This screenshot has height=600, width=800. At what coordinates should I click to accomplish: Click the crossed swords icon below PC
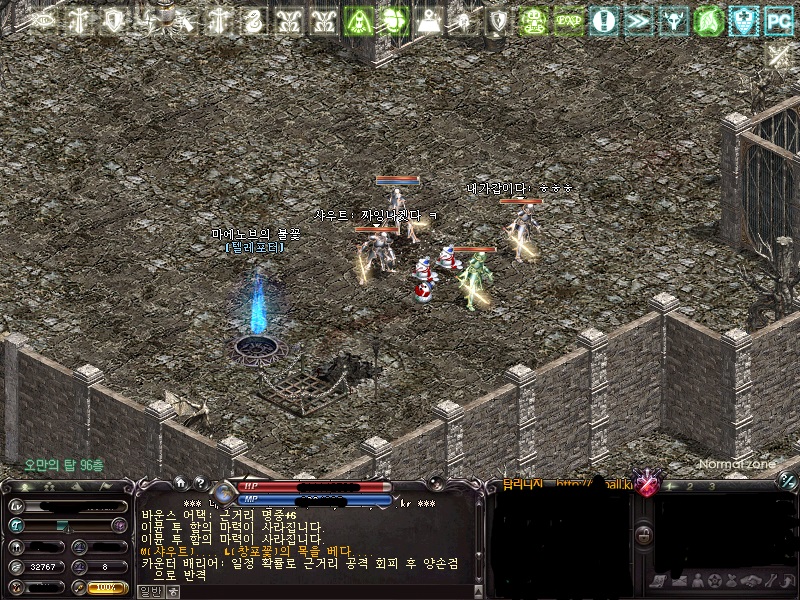tap(779, 56)
